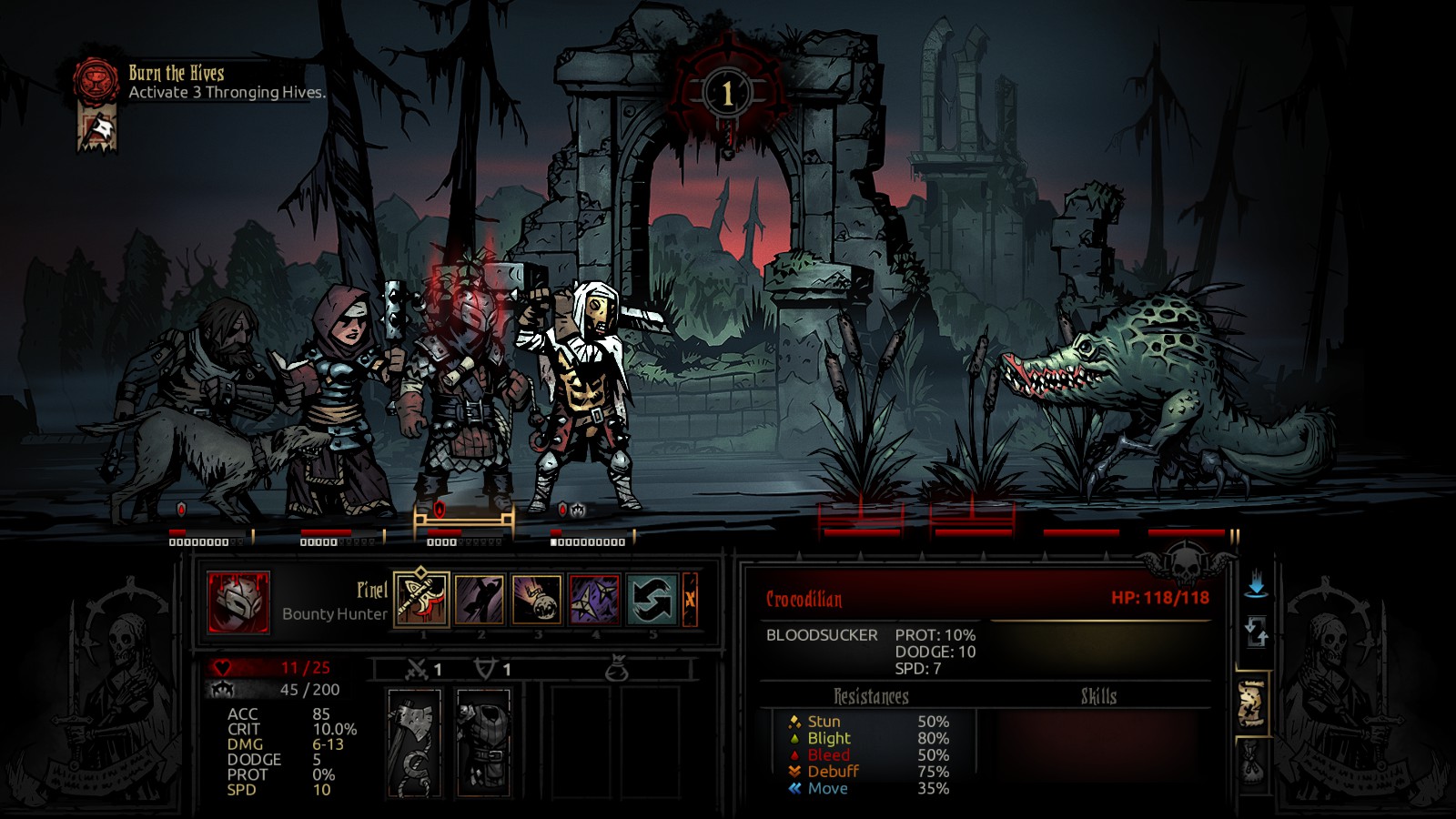Click the swap arrows icon beside the enemy panel
1456x819 pixels.
[x=1256, y=632]
